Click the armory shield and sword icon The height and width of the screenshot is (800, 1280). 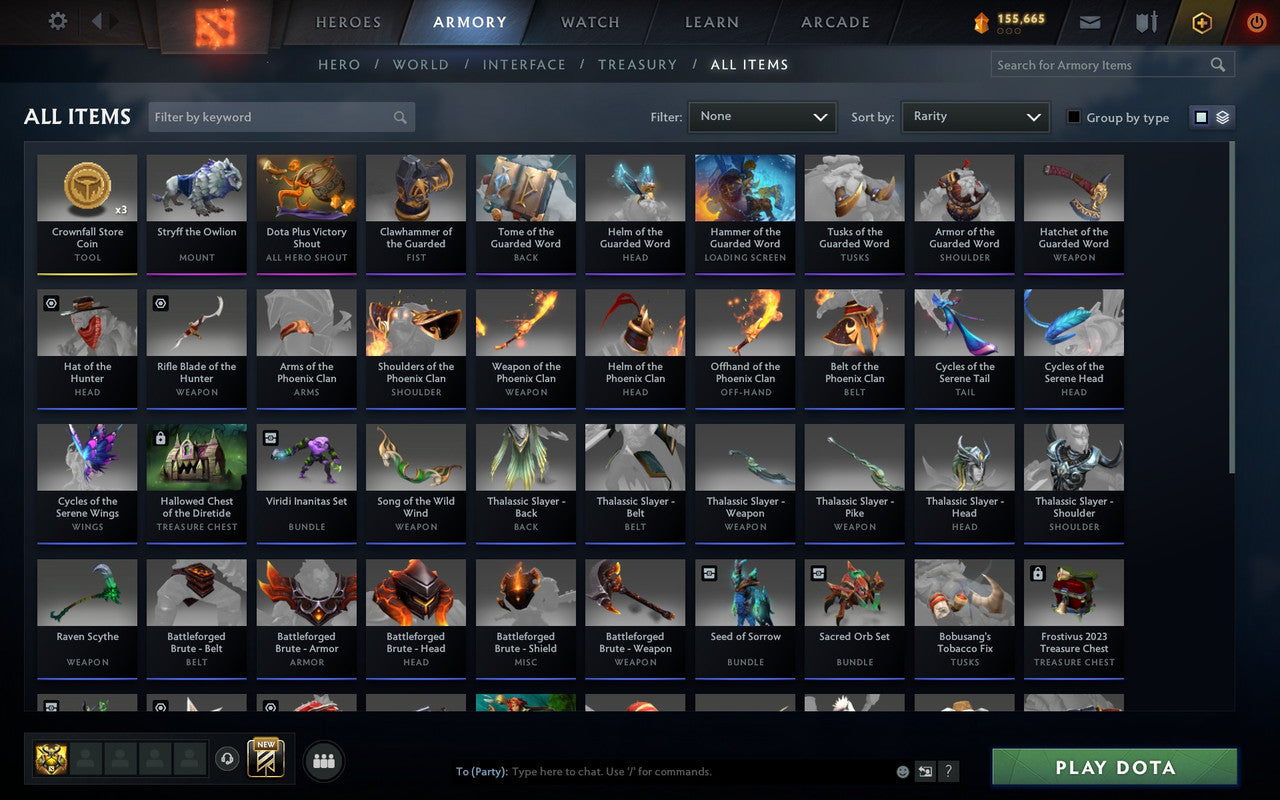1146,21
